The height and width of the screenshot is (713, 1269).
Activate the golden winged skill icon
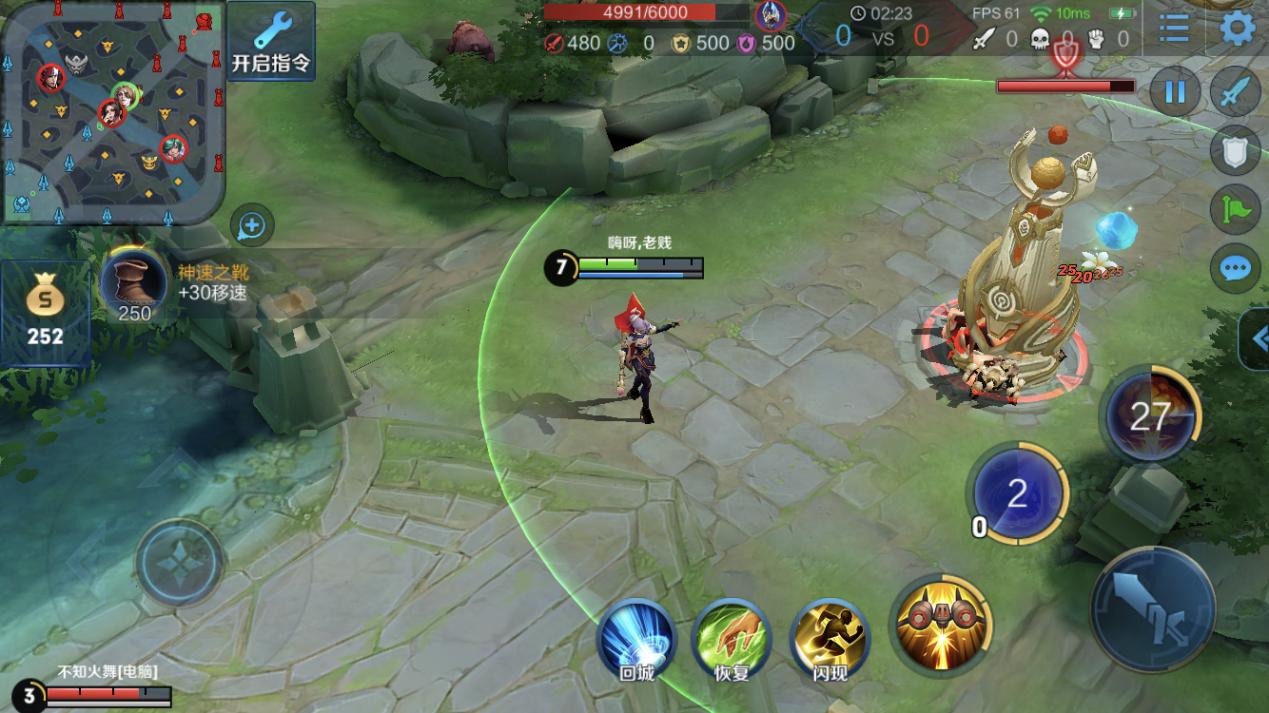[939, 622]
